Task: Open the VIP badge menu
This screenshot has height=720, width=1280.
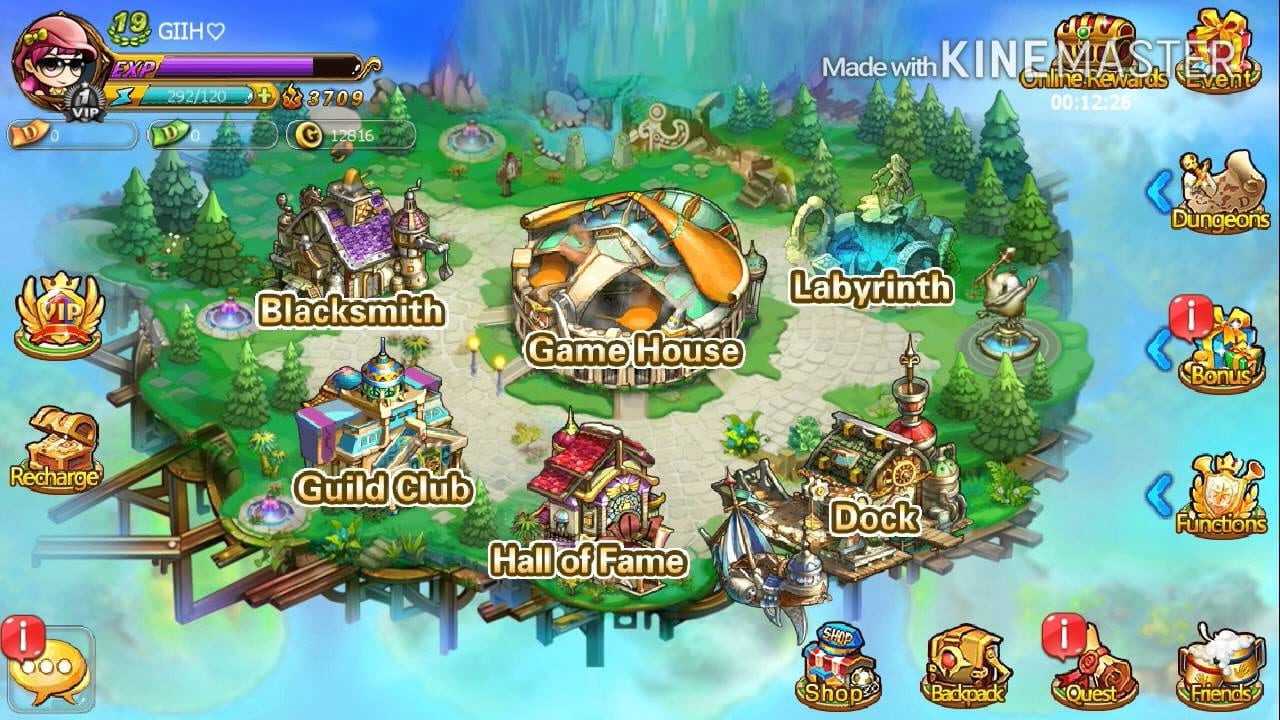Action: coord(58,315)
